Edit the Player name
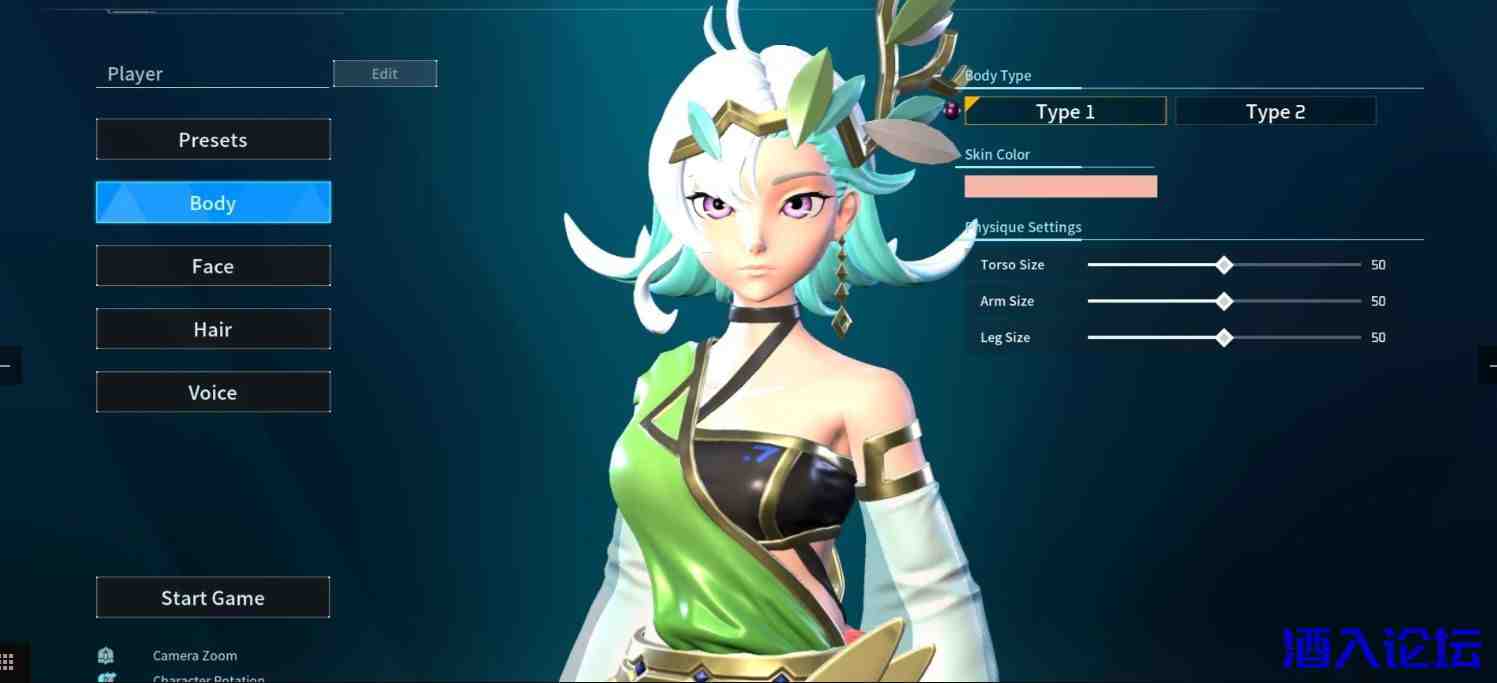This screenshot has width=1497, height=683. click(385, 74)
